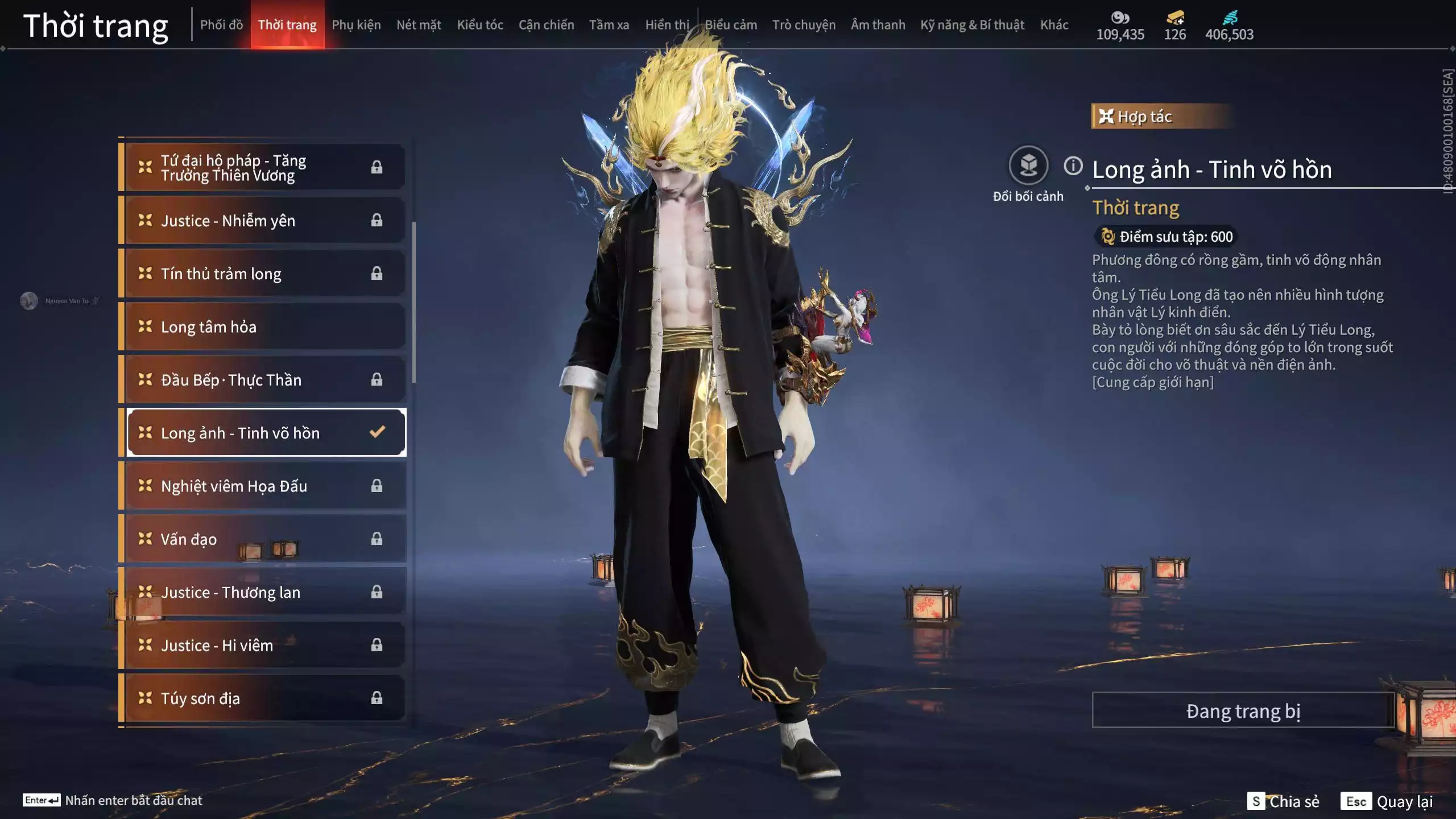
Task: Select the Nét mặt tab
Action: point(419,25)
